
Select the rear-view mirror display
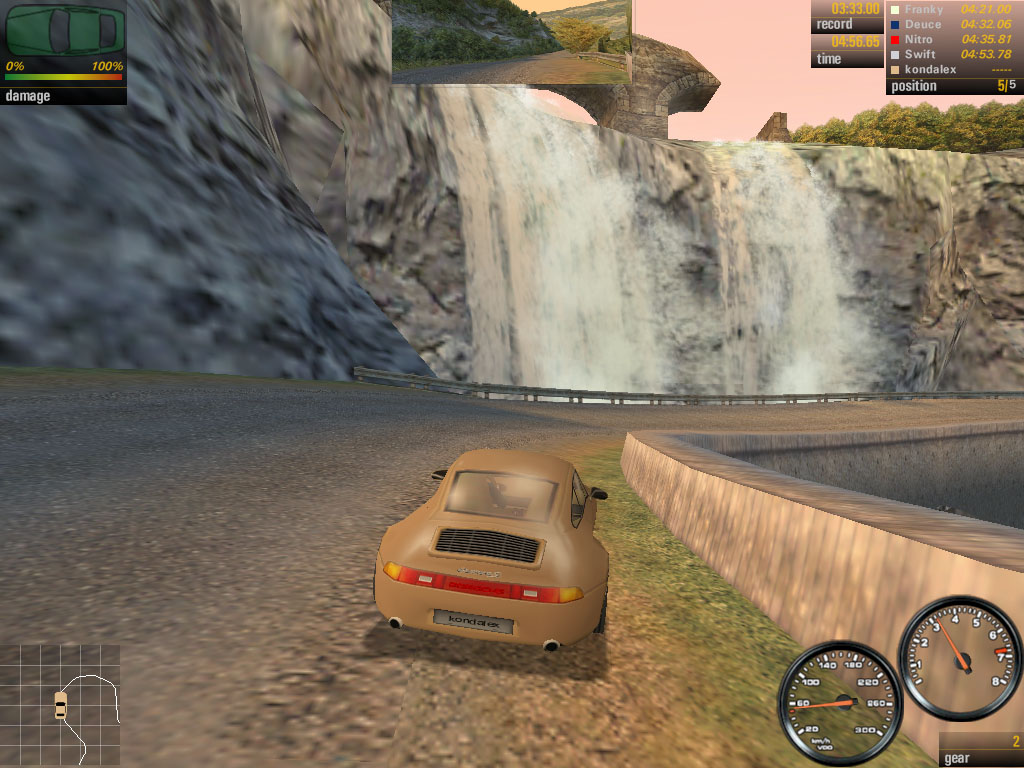pos(511,41)
